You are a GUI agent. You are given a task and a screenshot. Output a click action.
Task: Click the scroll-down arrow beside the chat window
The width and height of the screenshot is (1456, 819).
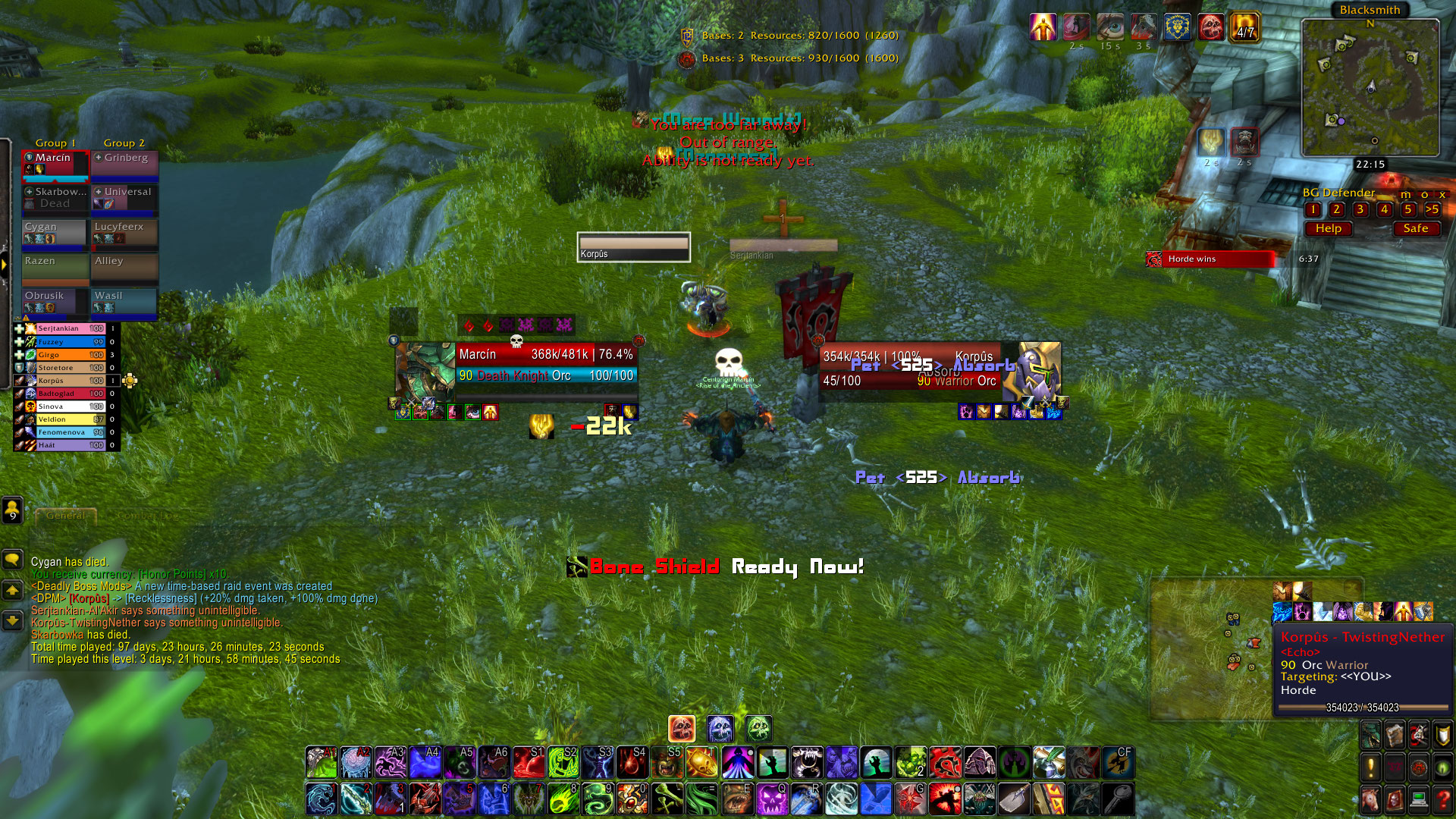12,620
